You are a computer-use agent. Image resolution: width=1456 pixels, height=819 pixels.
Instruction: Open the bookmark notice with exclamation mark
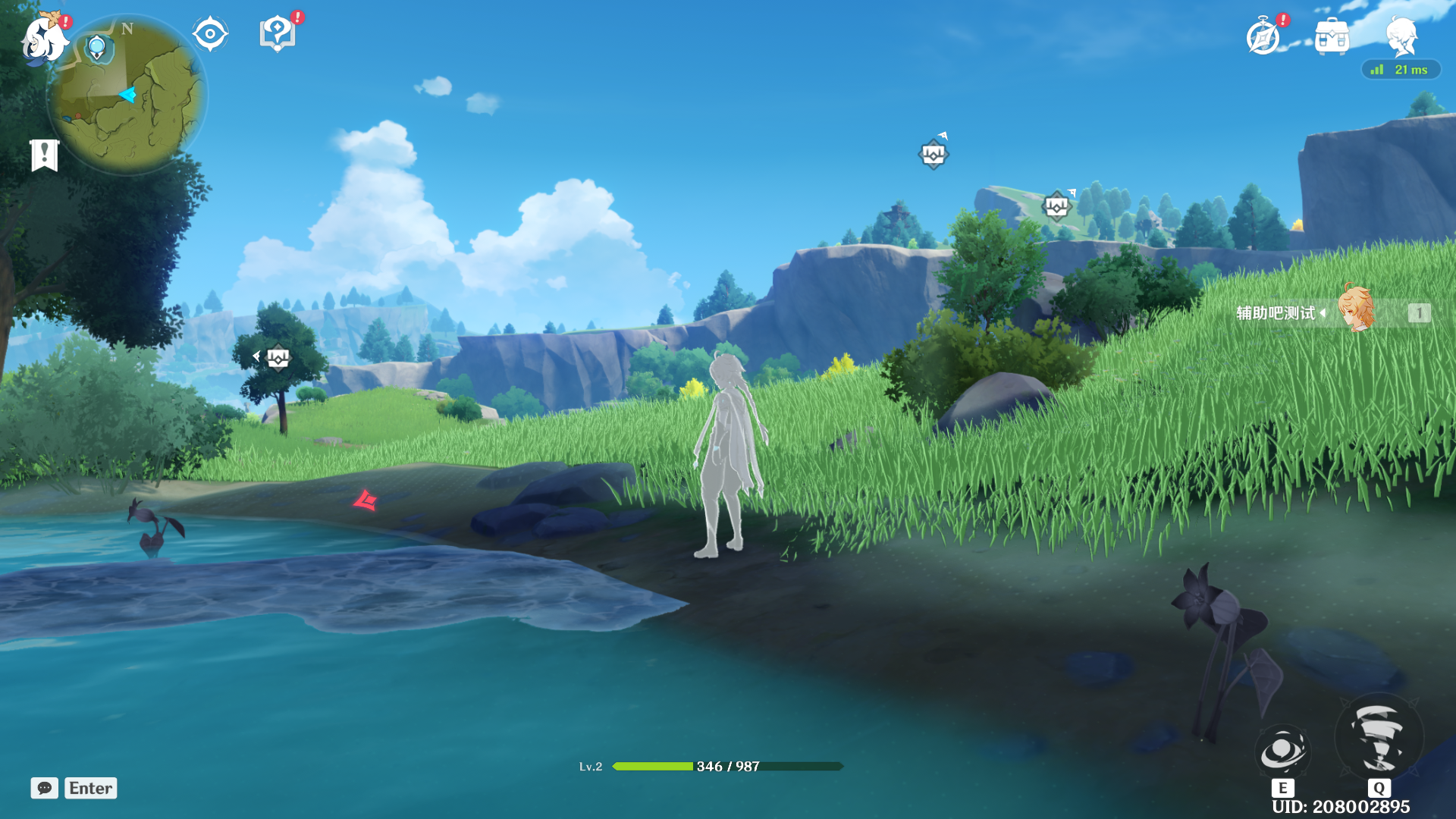tap(45, 155)
